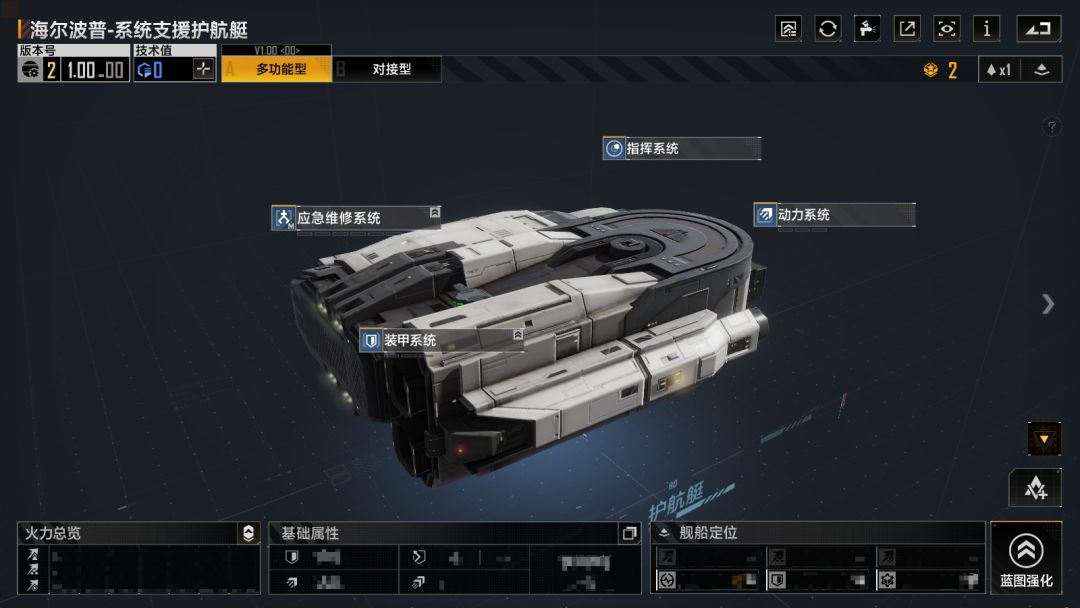Expand the 火力总览 panel

(249, 534)
